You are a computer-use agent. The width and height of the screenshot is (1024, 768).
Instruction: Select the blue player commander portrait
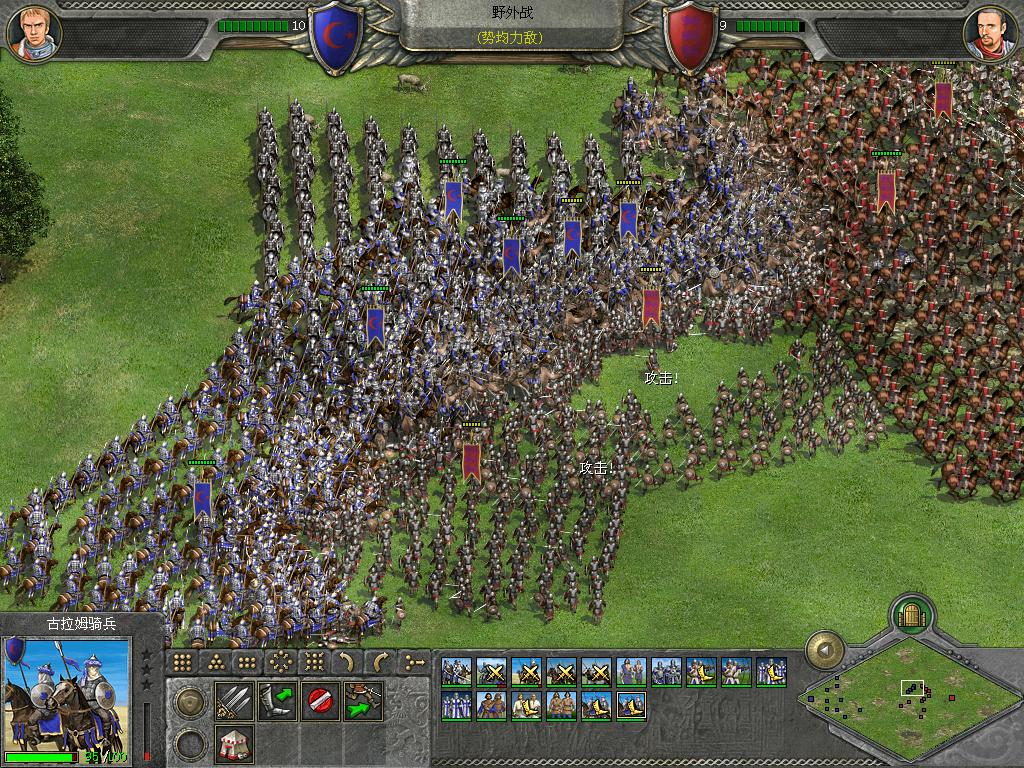pyautogui.click(x=35, y=32)
